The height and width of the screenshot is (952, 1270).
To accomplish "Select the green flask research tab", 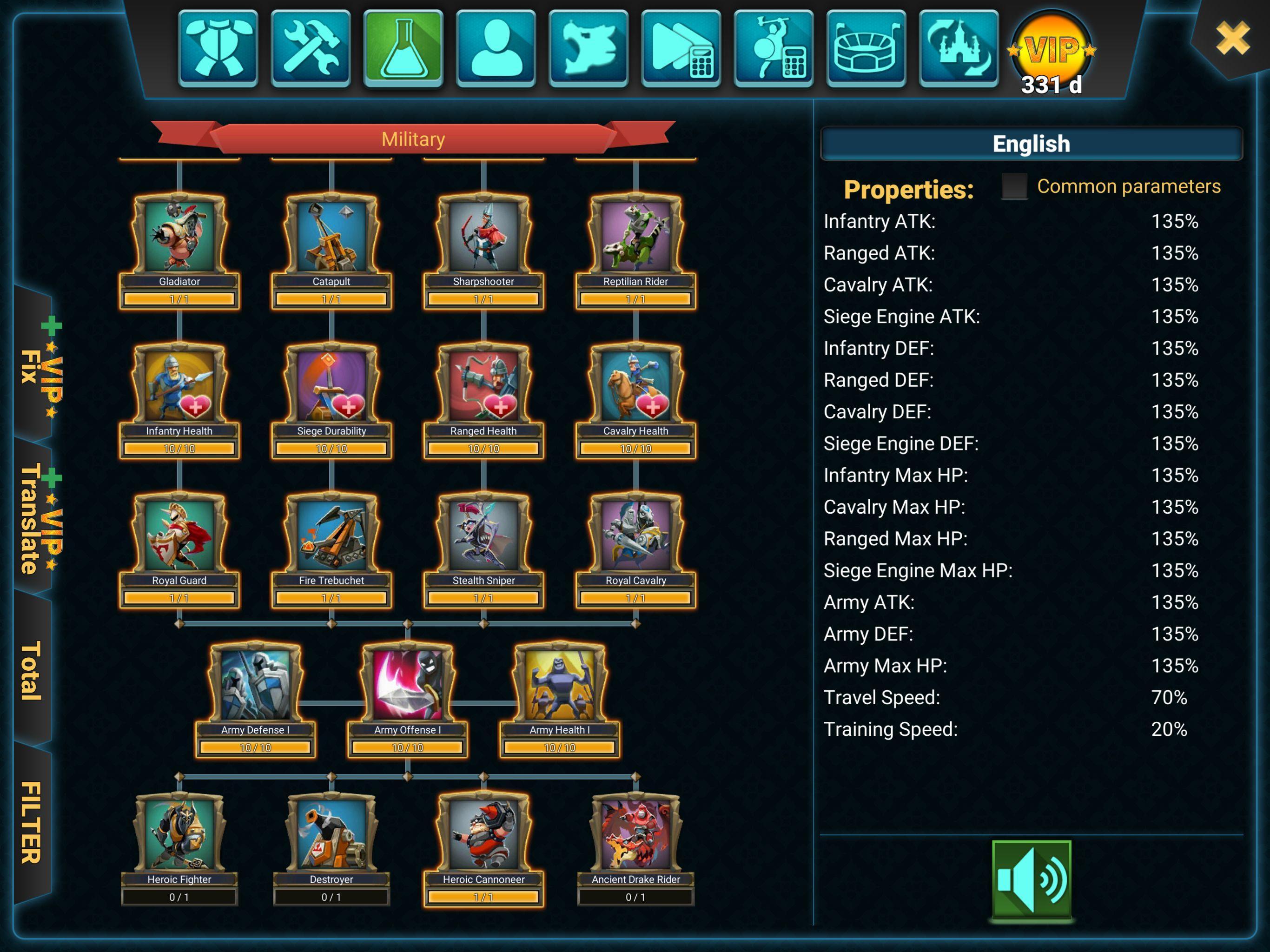I will [403, 48].
